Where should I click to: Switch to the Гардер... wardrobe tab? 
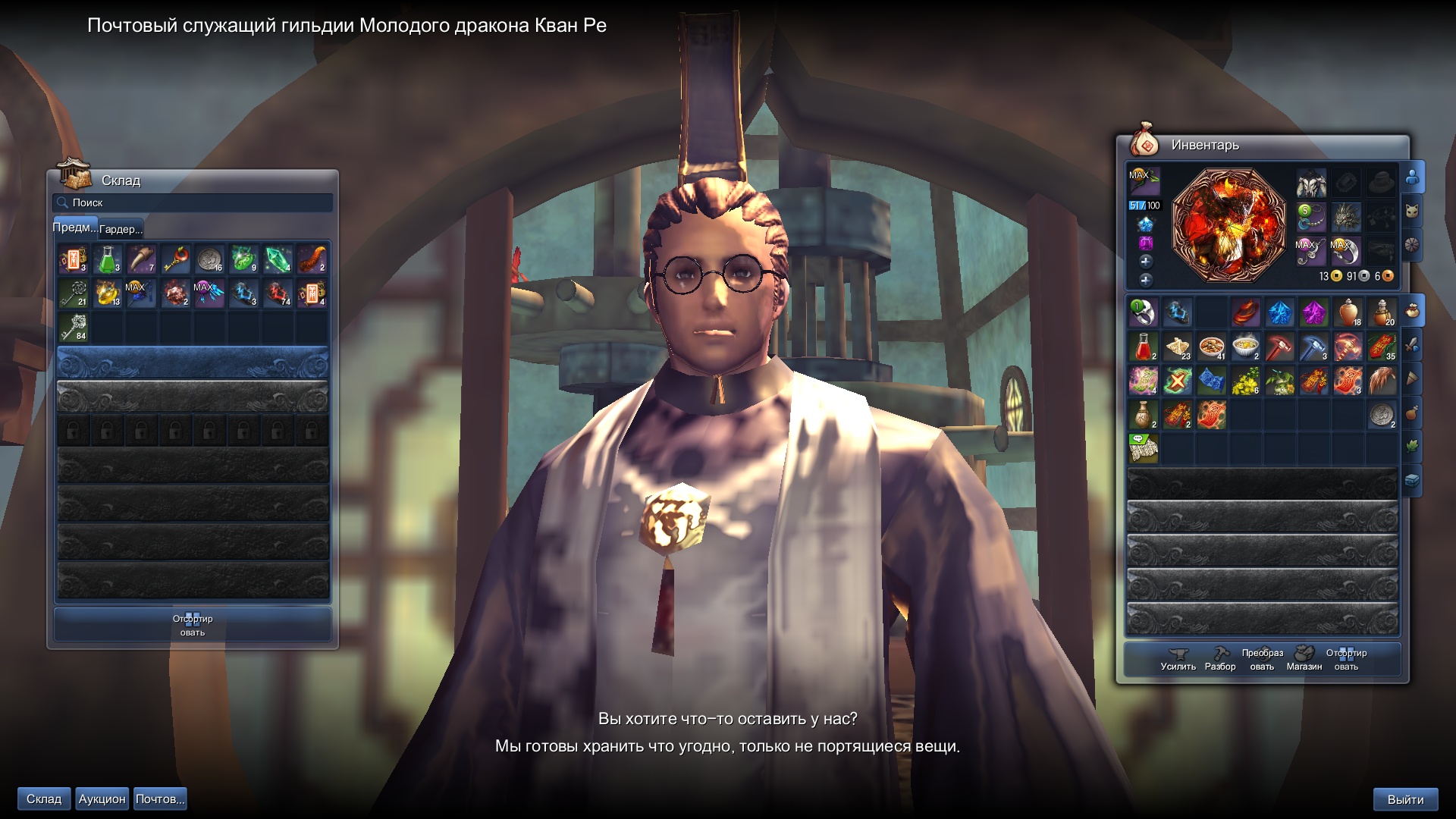coord(121,229)
